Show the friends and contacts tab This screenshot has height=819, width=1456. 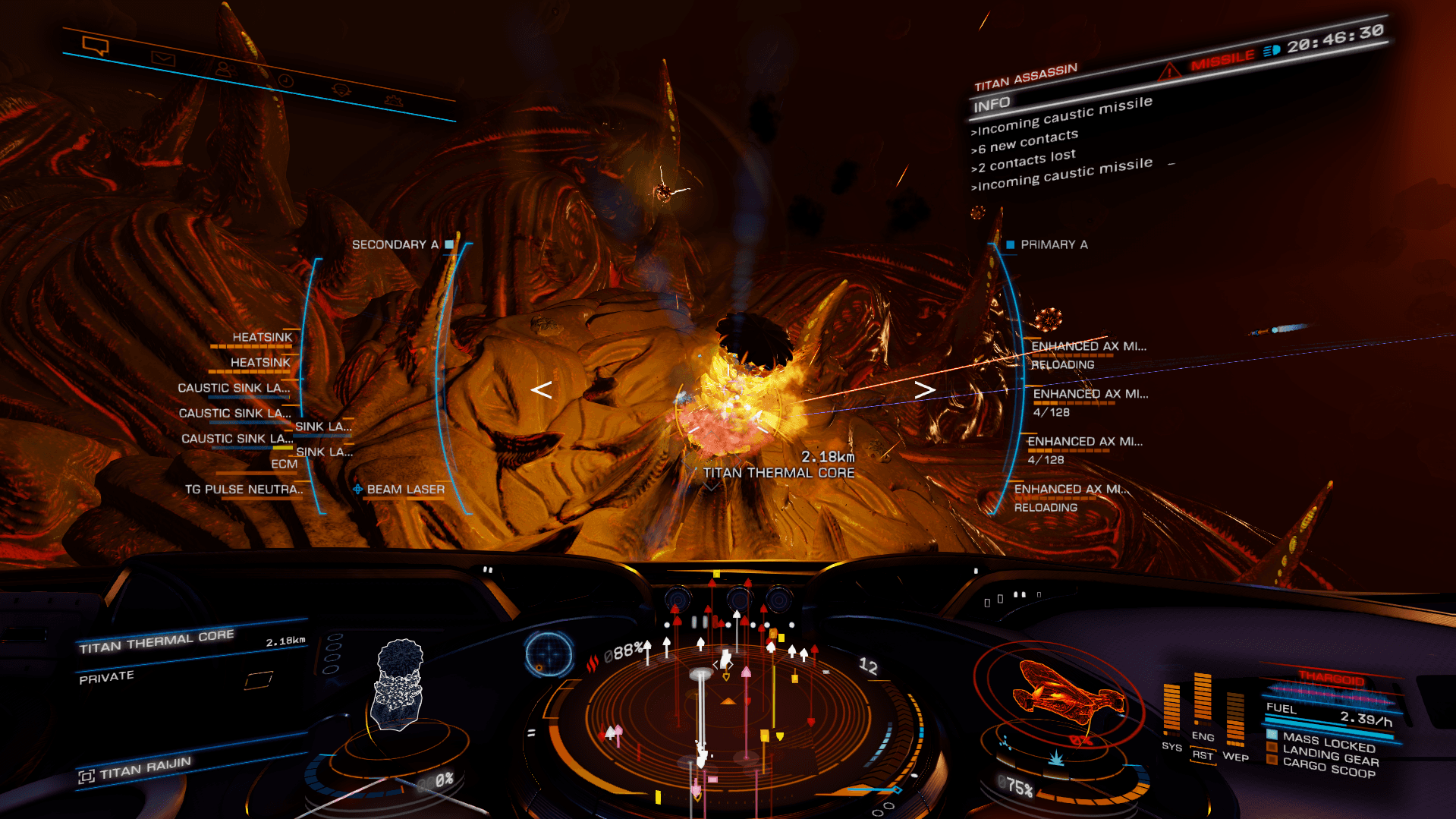pyautogui.click(x=223, y=69)
